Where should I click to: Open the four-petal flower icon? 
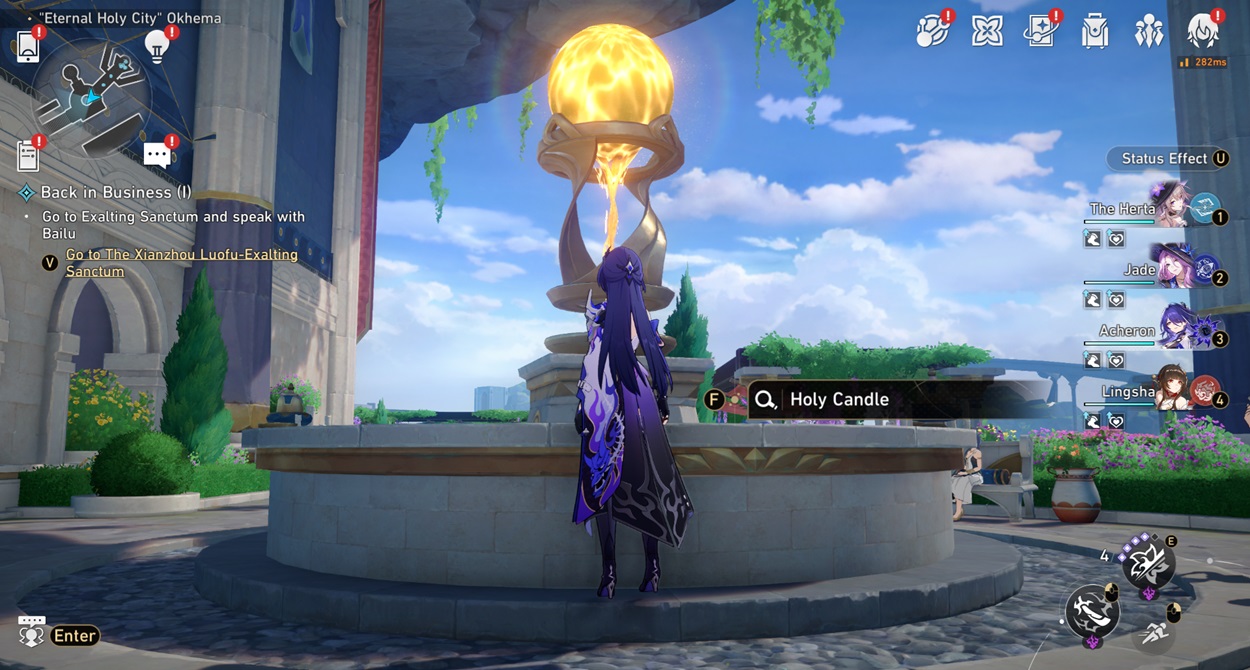pos(987,31)
